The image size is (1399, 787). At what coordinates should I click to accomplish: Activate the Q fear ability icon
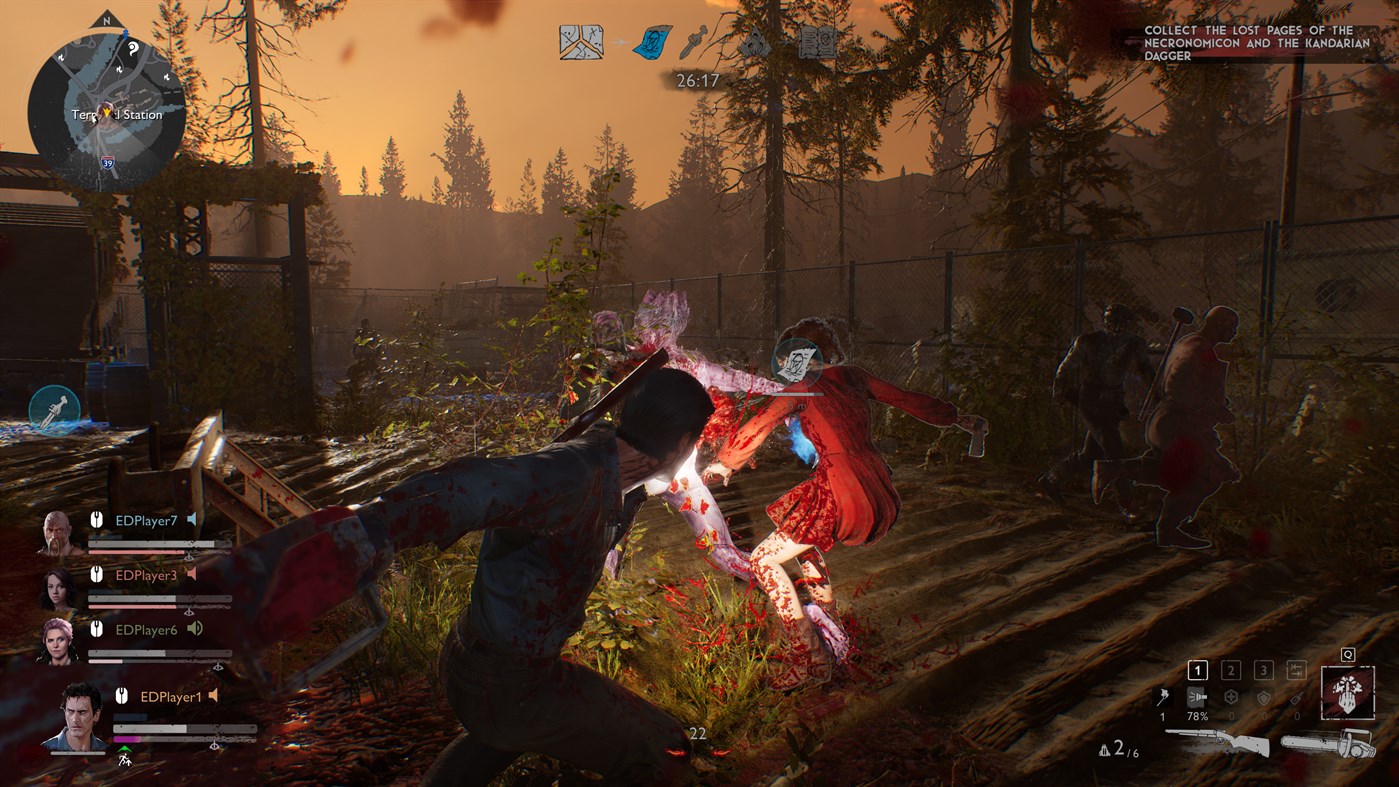1347,693
